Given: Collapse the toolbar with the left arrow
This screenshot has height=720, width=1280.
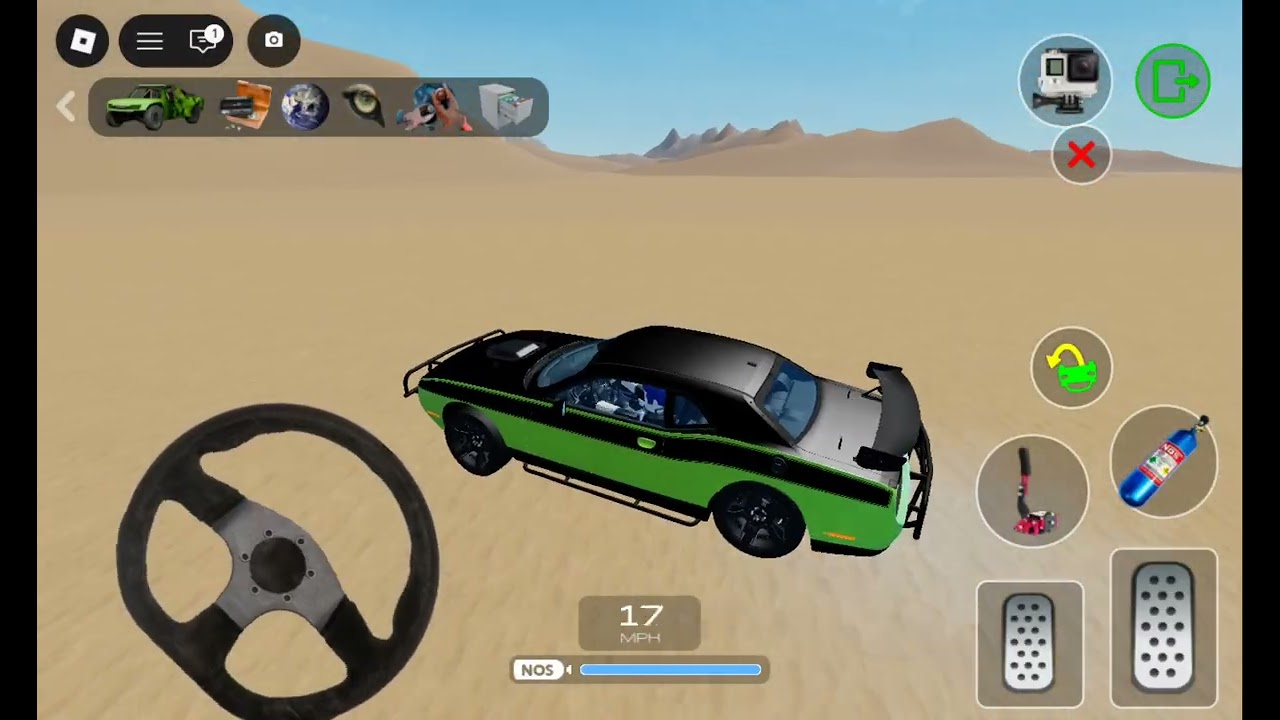Looking at the screenshot, I should coord(66,107).
